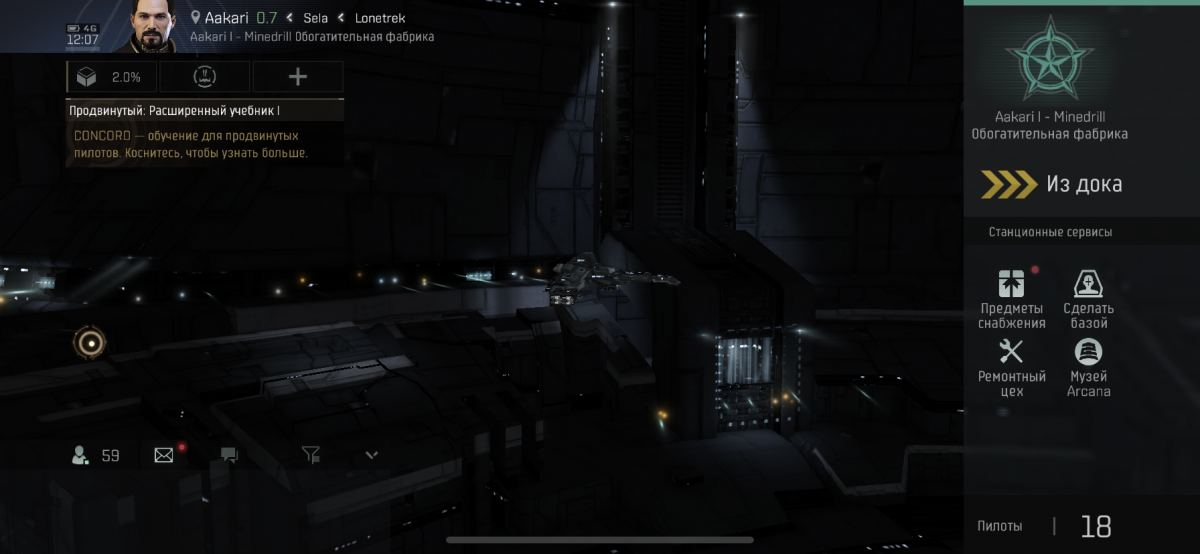Select Сделать базой service icon
The width and height of the screenshot is (1200, 554).
pyautogui.click(x=1088, y=298)
